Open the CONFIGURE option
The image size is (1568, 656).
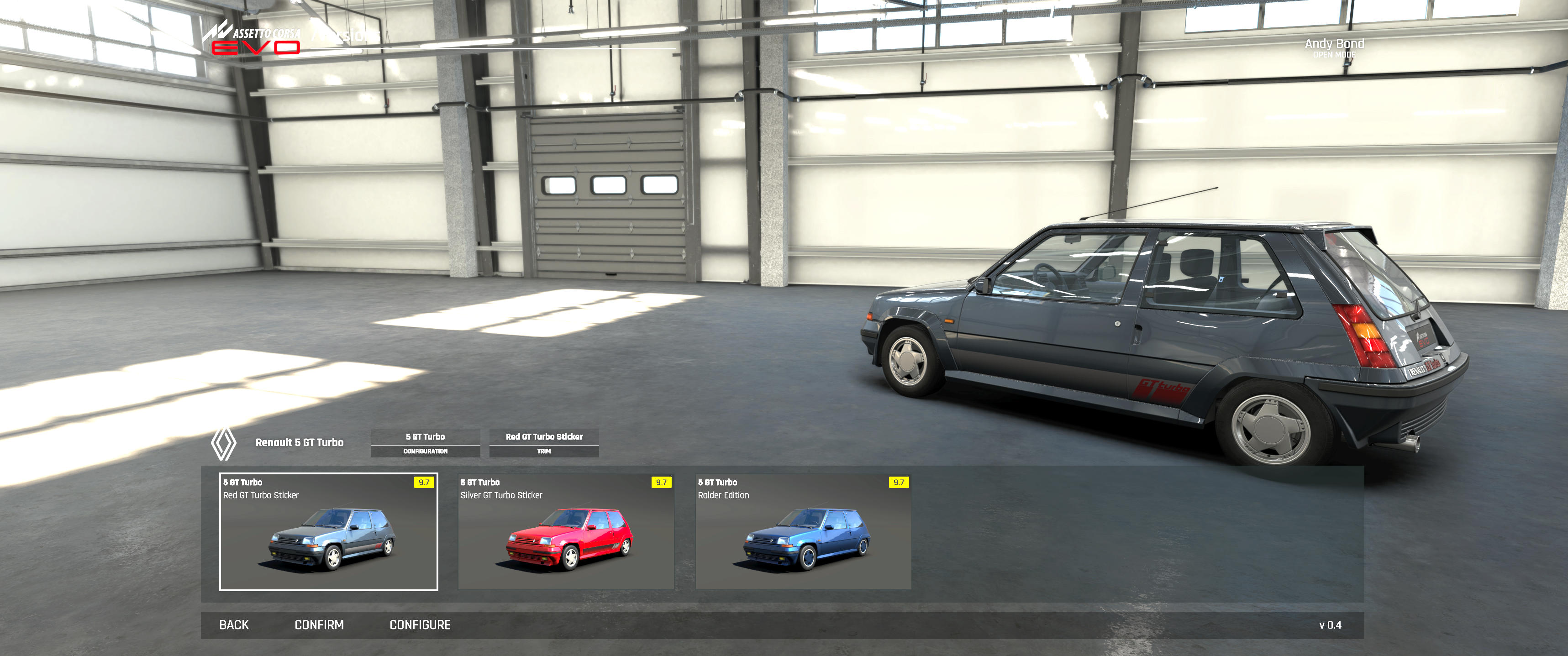click(x=420, y=625)
